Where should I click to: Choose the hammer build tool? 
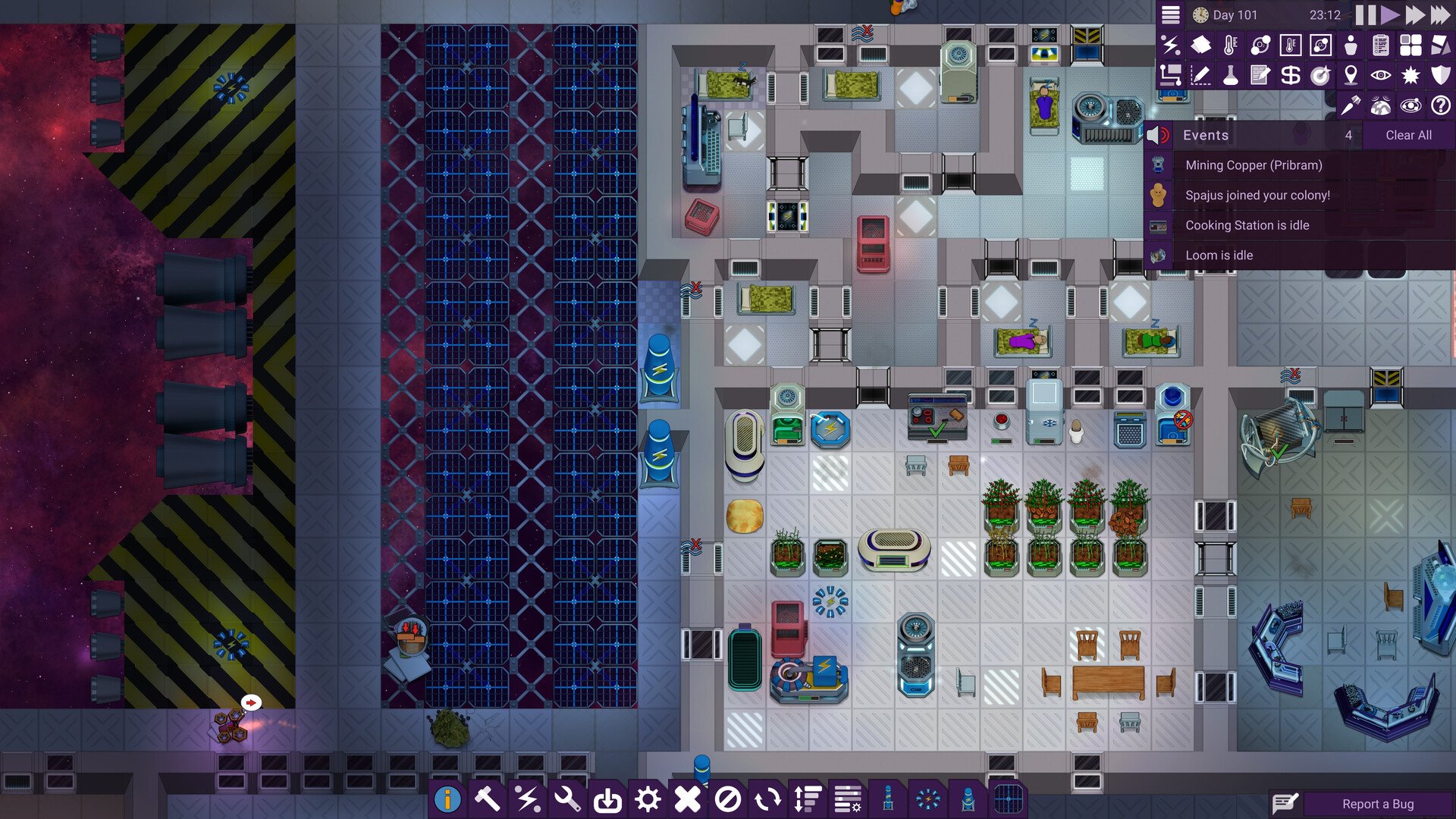click(x=487, y=799)
